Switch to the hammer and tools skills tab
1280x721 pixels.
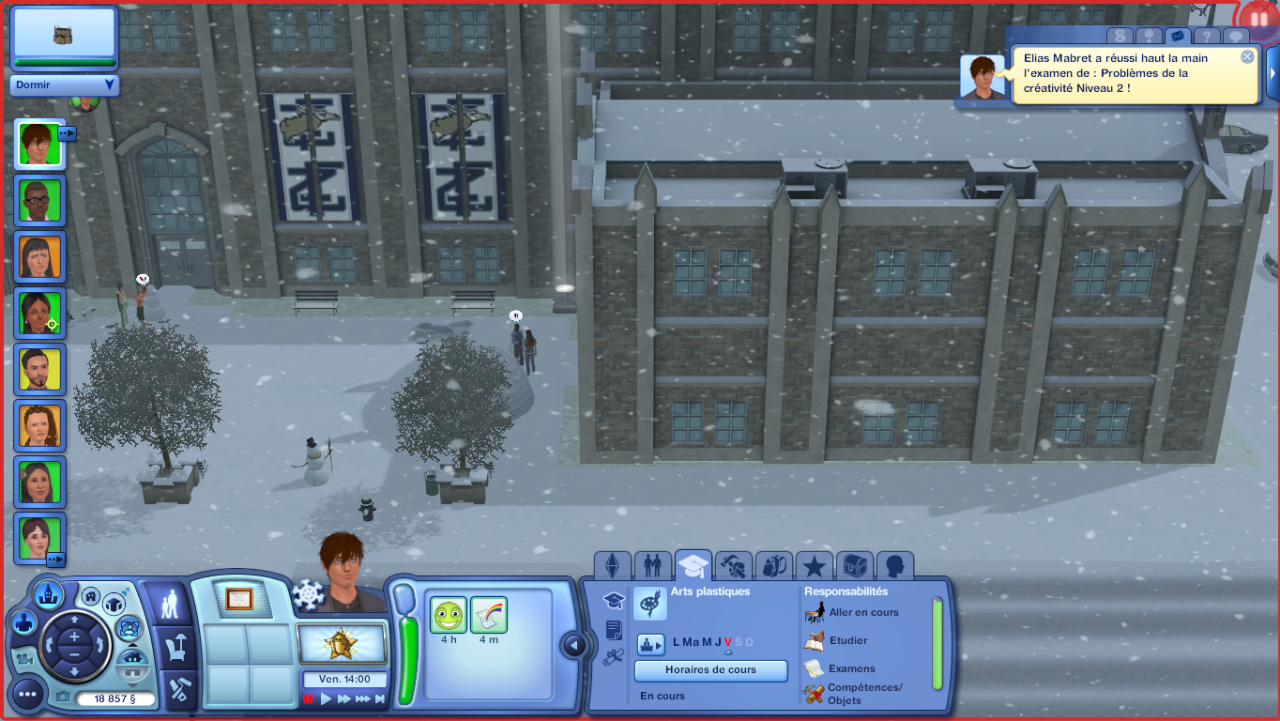point(734,567)
